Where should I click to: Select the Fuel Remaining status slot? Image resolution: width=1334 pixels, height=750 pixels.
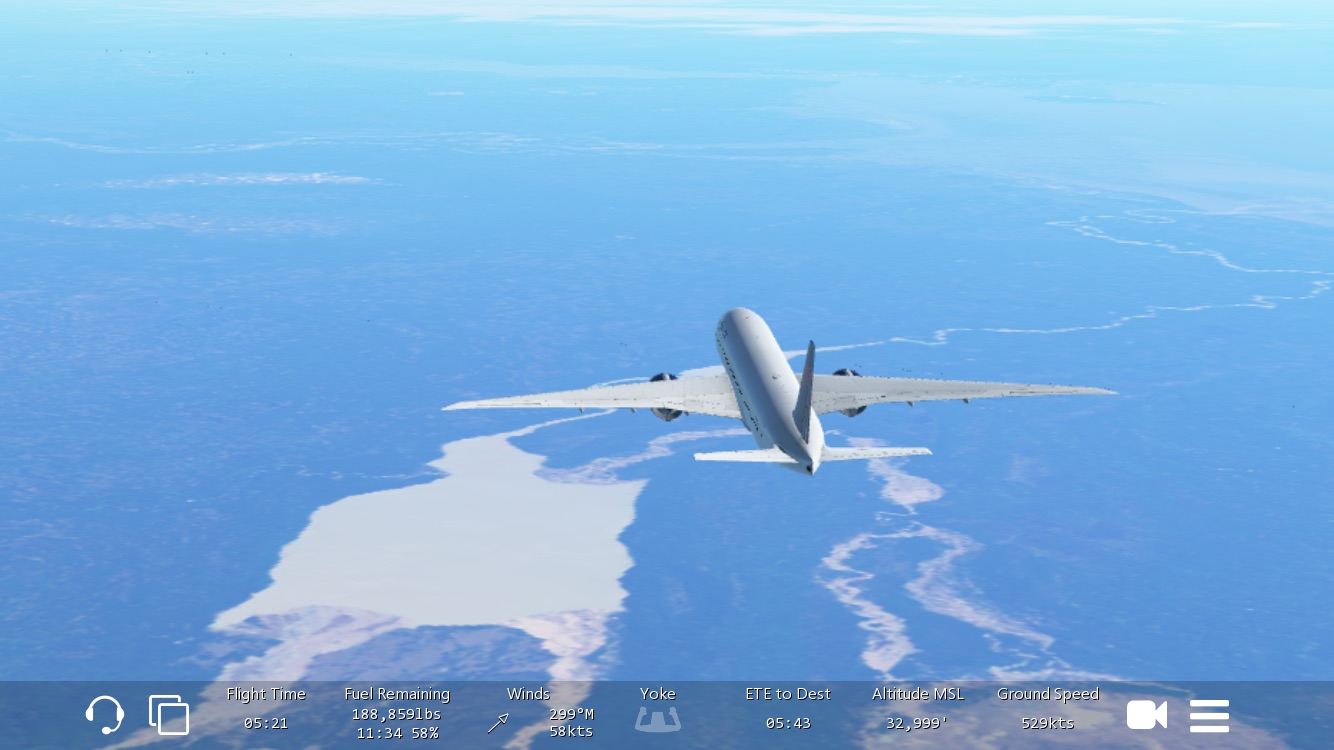[397, 713]
